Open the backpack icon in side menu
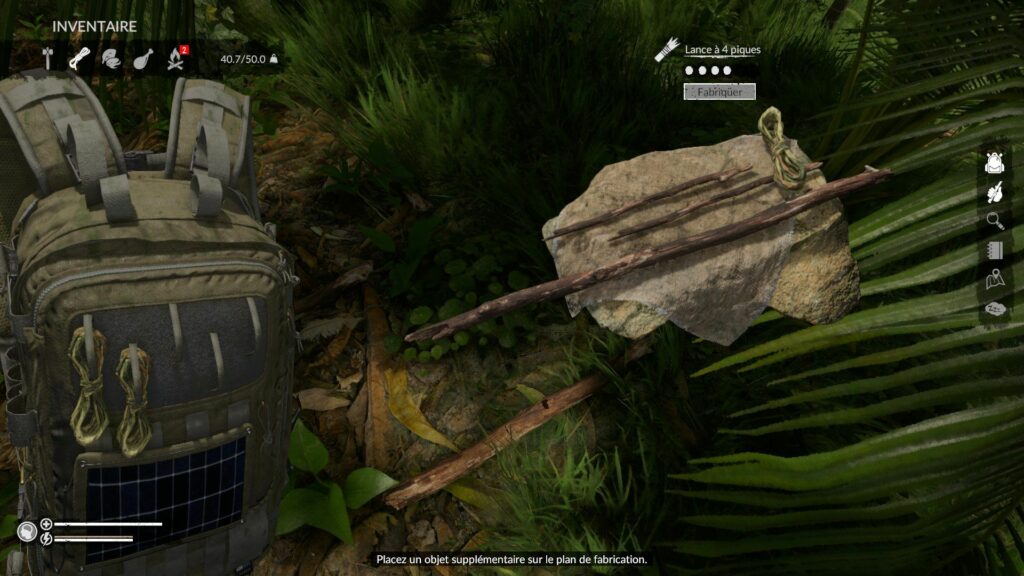Viewport: 1024px width, 576px height. click(x=994, y=162)
